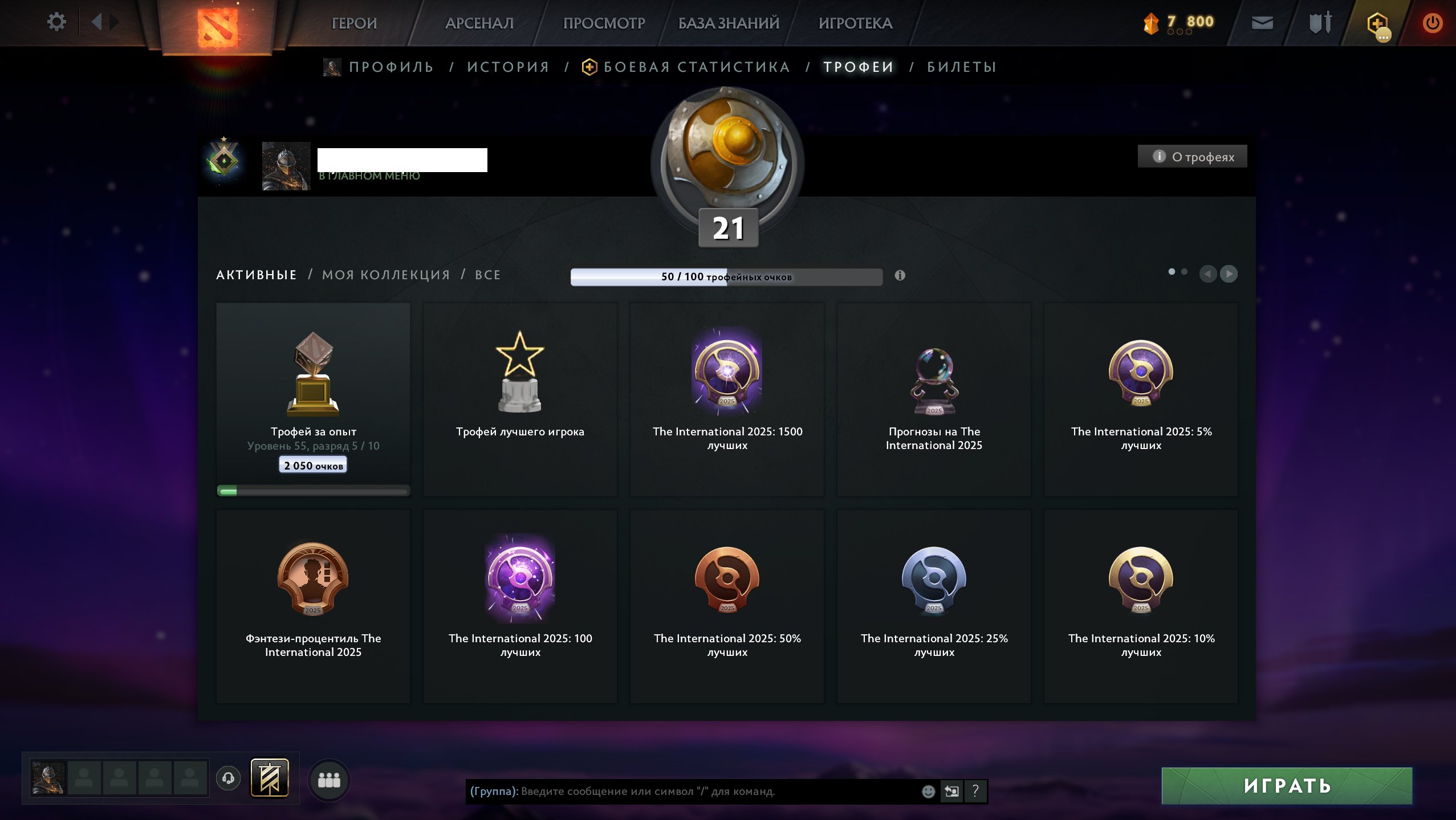1456x820 pixels.
Task: Switch to the Просмотр section
Action: 604,23
